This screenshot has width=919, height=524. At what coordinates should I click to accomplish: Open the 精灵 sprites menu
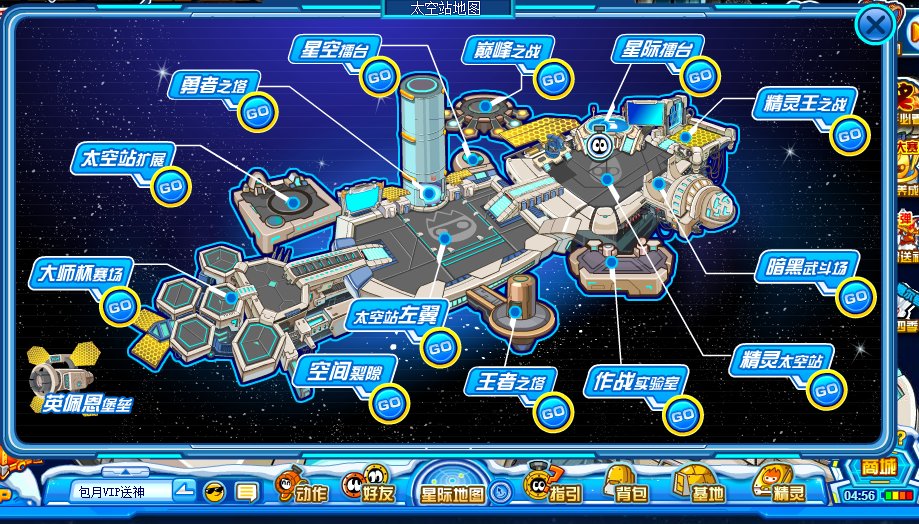[780, 488]
